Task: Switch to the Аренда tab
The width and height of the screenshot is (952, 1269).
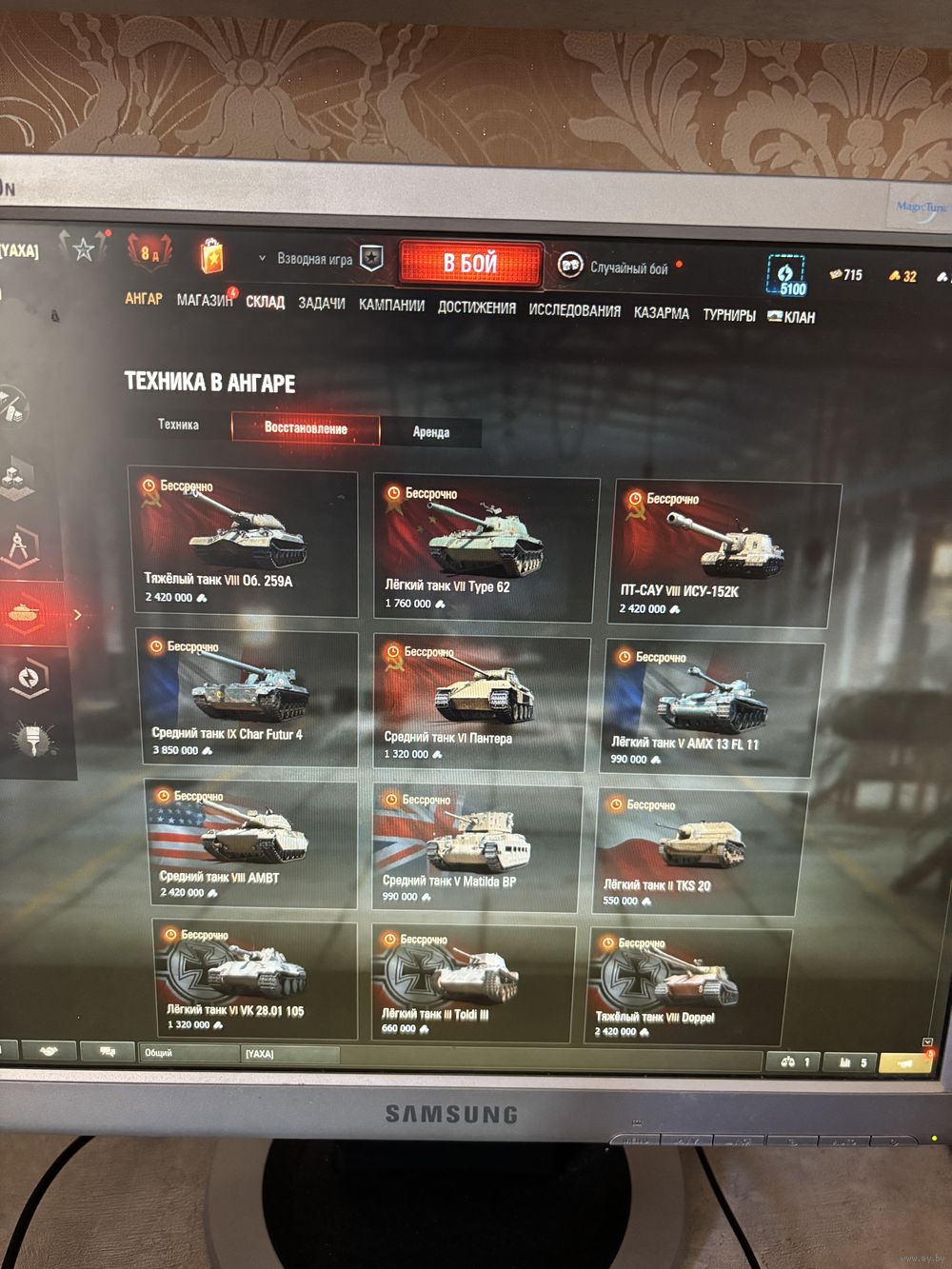Action: click(430, 432)
